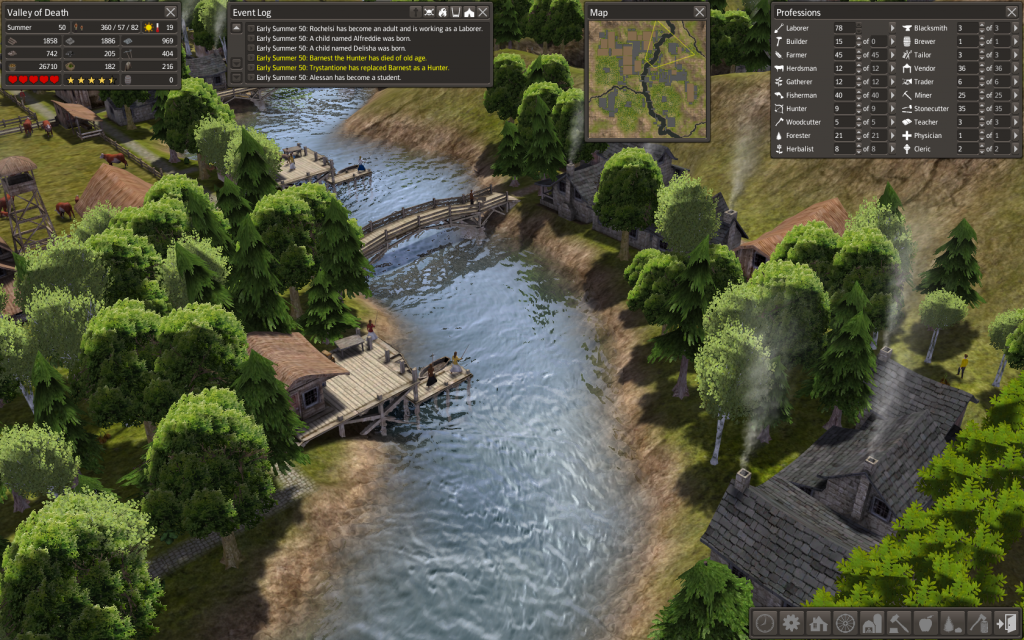Go to Fisherman workers with arrow button
1024x640 pixels.
coord(892,95)
